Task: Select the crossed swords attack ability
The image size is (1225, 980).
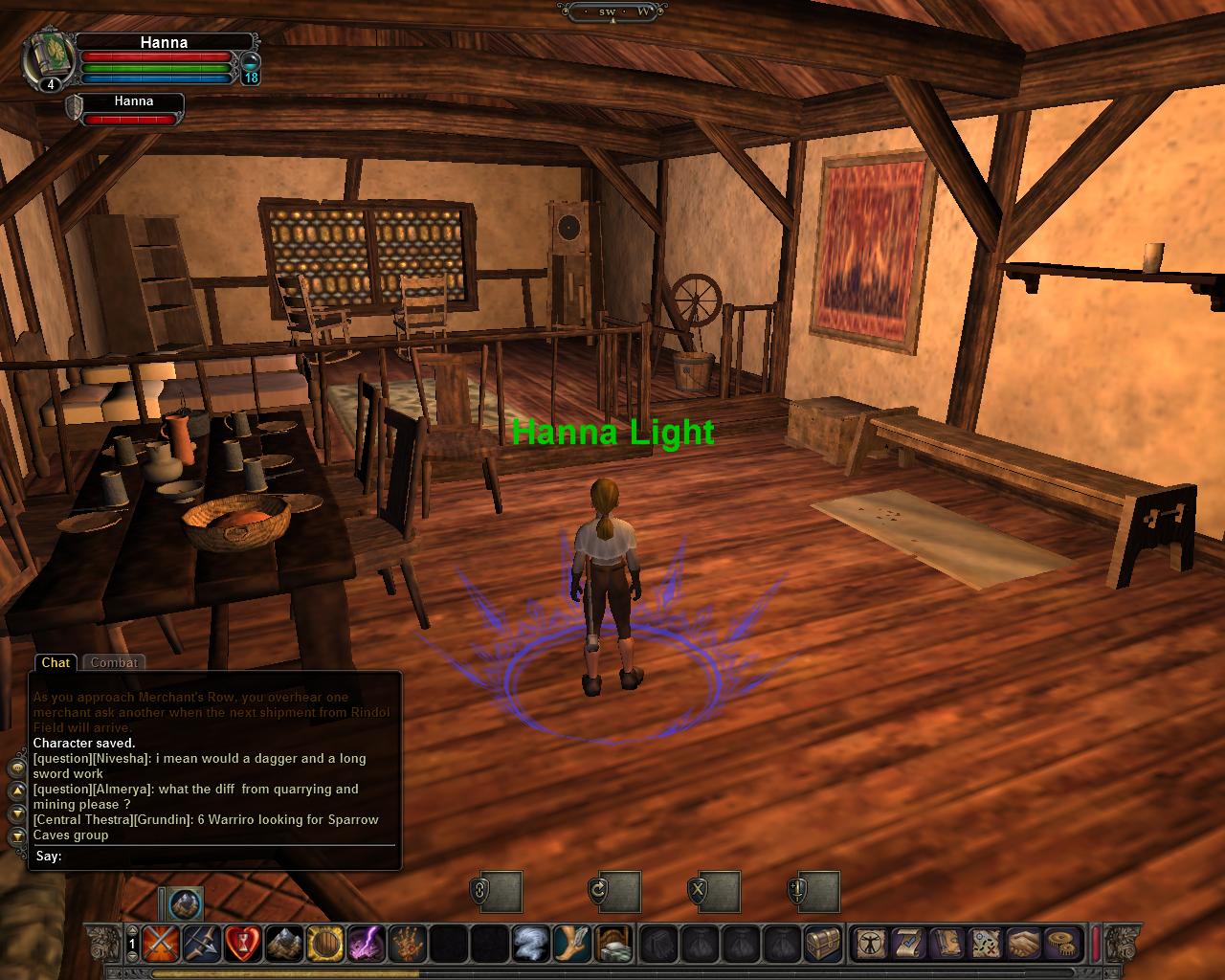Action: [162, 944]
